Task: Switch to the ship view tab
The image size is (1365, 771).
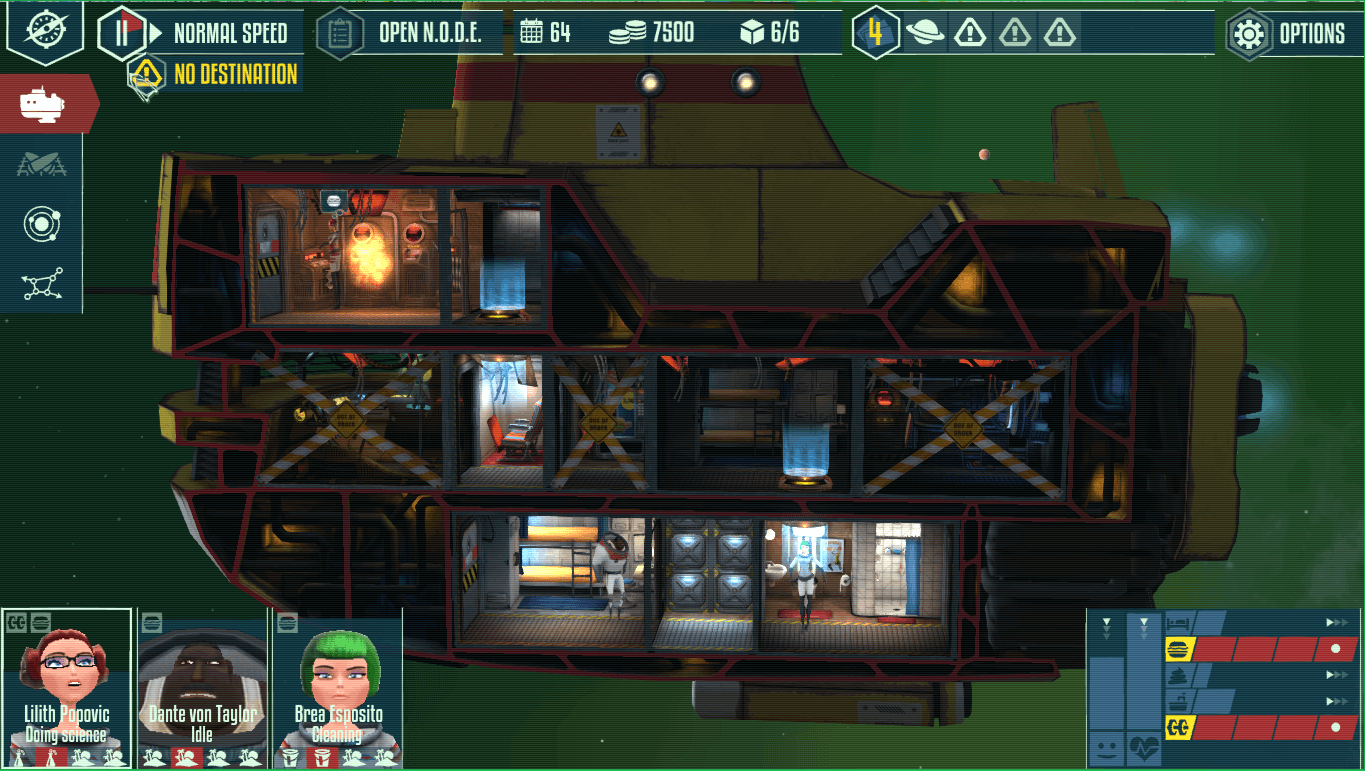Action: [x=44, y=103]
